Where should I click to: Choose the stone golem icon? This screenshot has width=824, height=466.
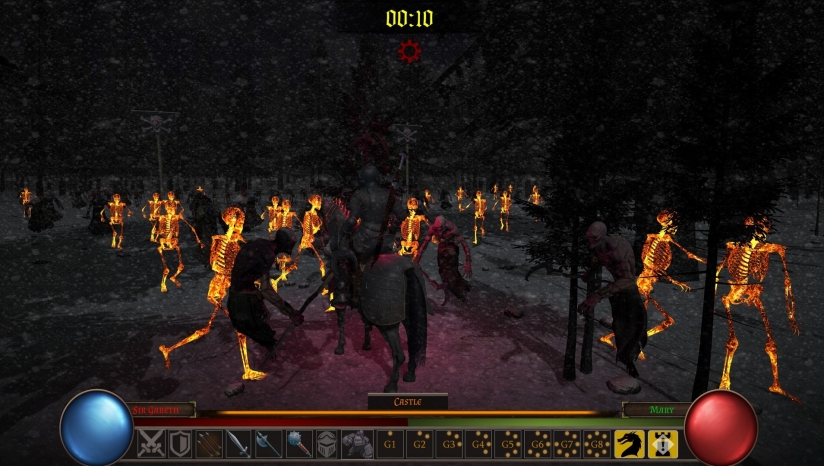click(357, 443)
